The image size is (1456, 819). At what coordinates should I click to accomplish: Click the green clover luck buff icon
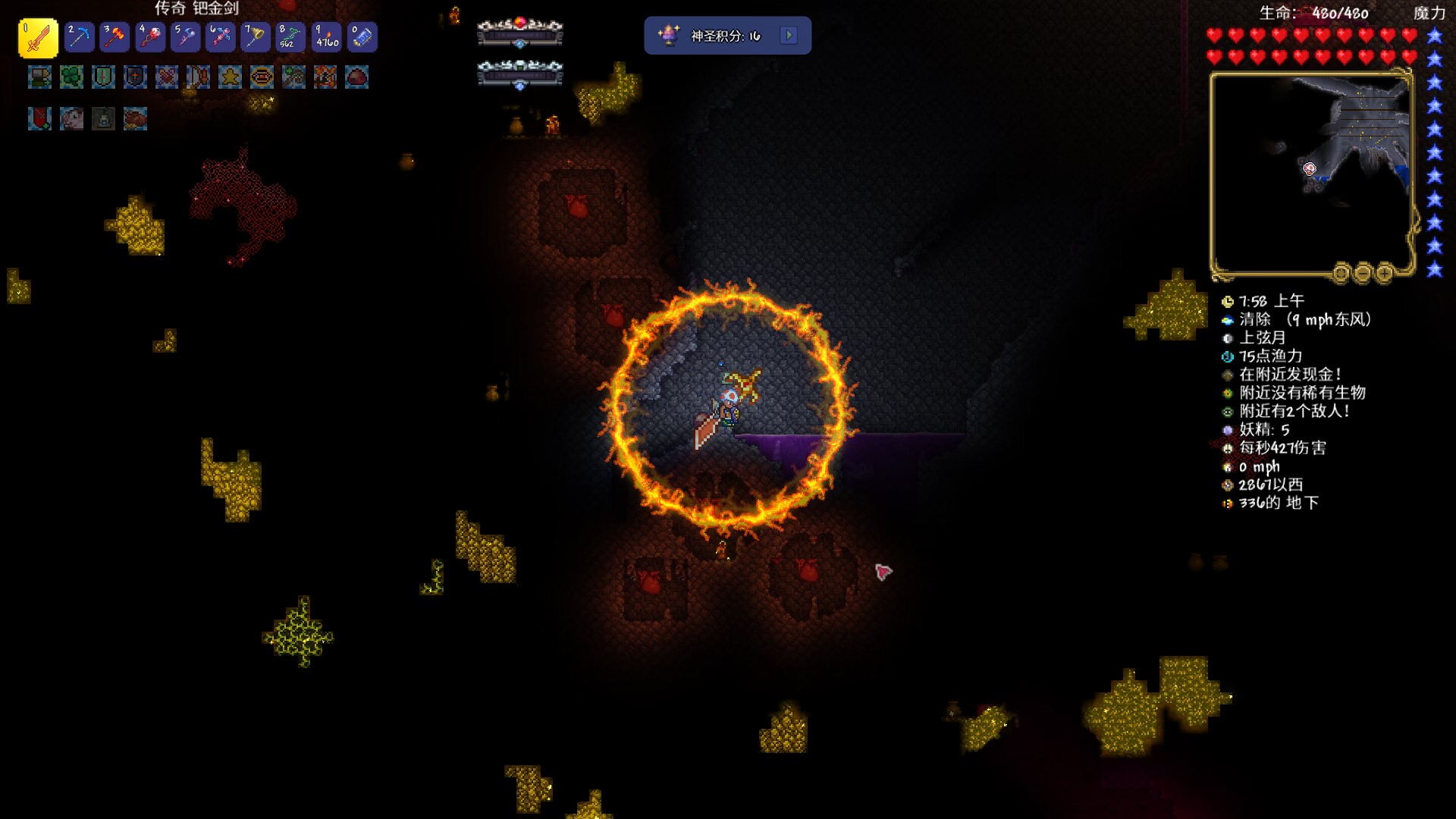71,77
